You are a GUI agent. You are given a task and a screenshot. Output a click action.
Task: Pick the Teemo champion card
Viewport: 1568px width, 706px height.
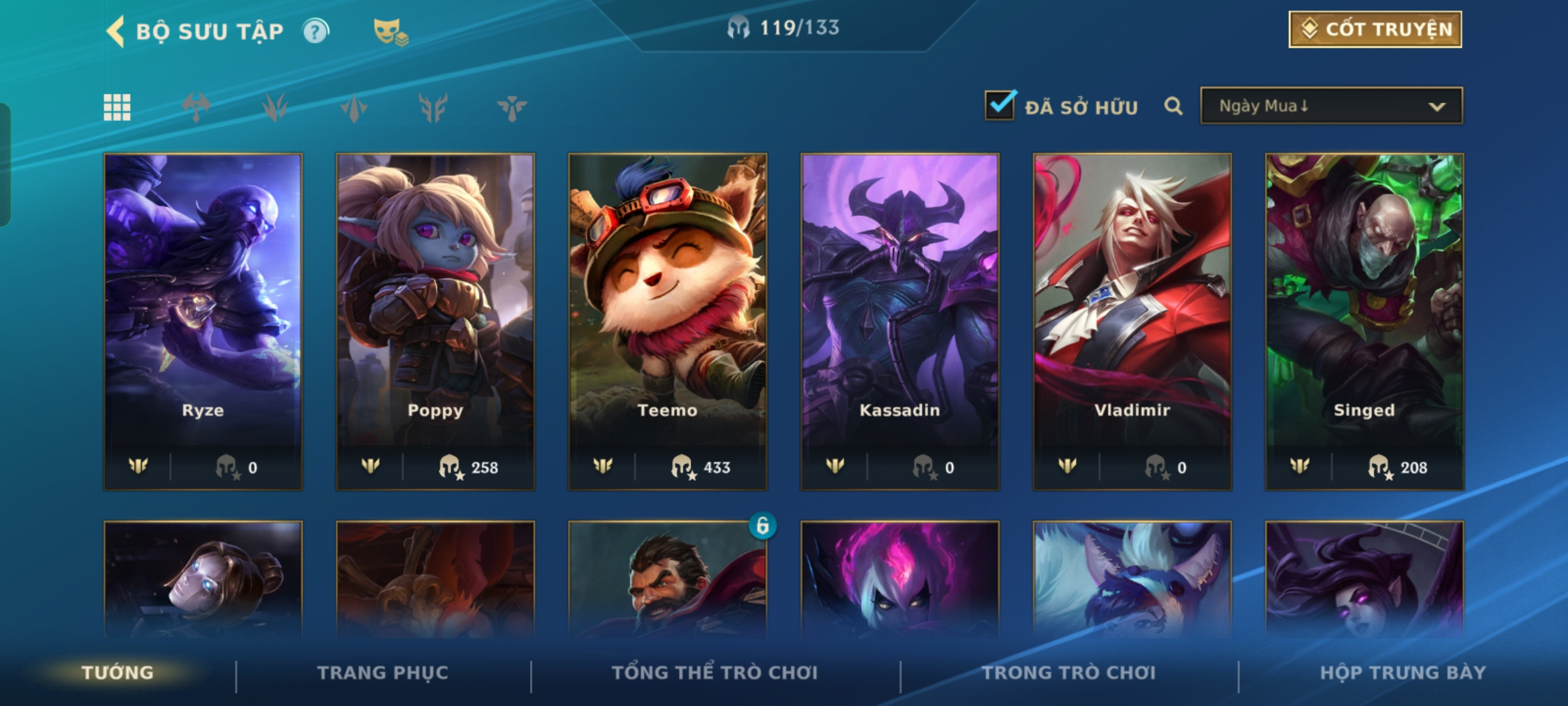668,320
